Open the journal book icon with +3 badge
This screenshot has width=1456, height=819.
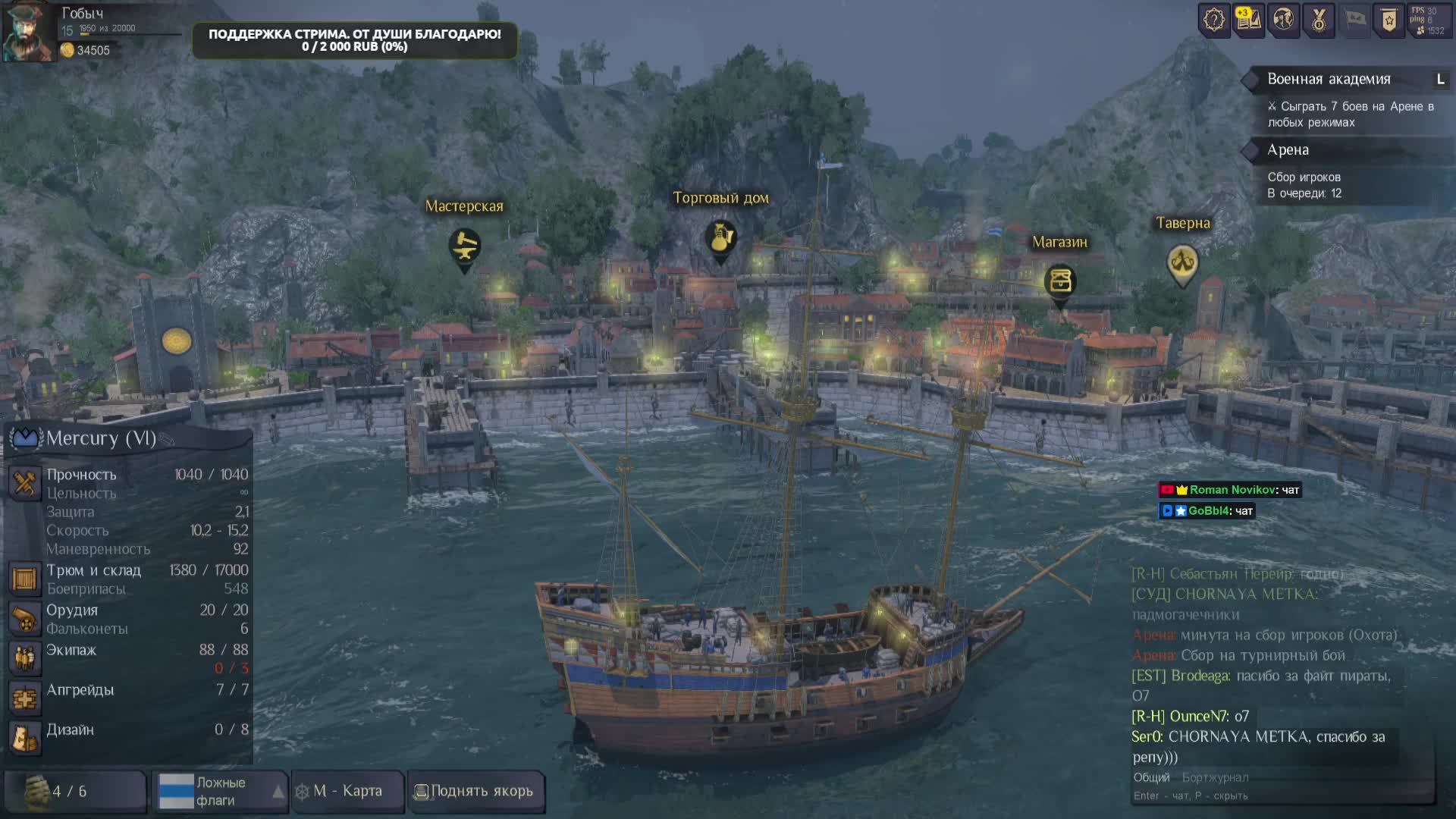point(1248,20)
